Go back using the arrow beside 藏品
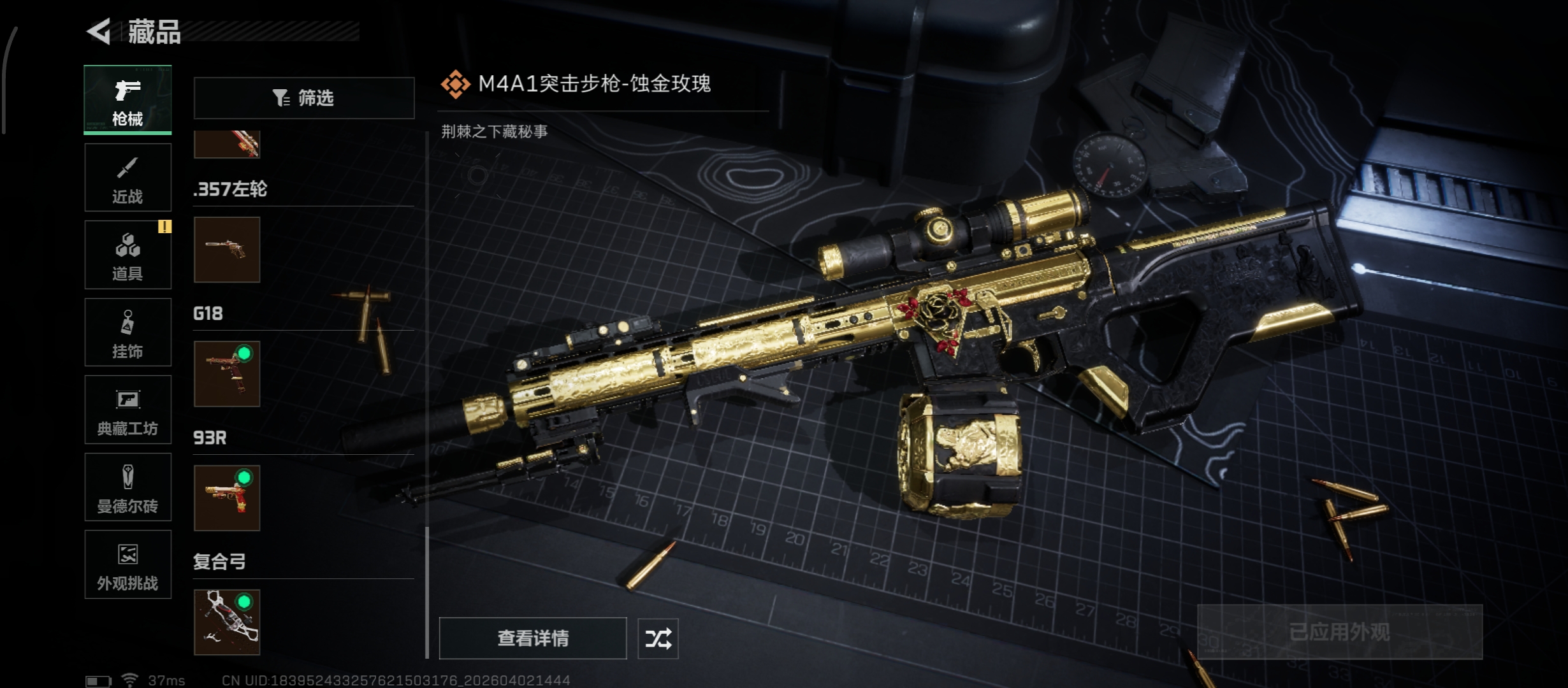Viewport: 1568px width, 688px height. coord(99,31)
